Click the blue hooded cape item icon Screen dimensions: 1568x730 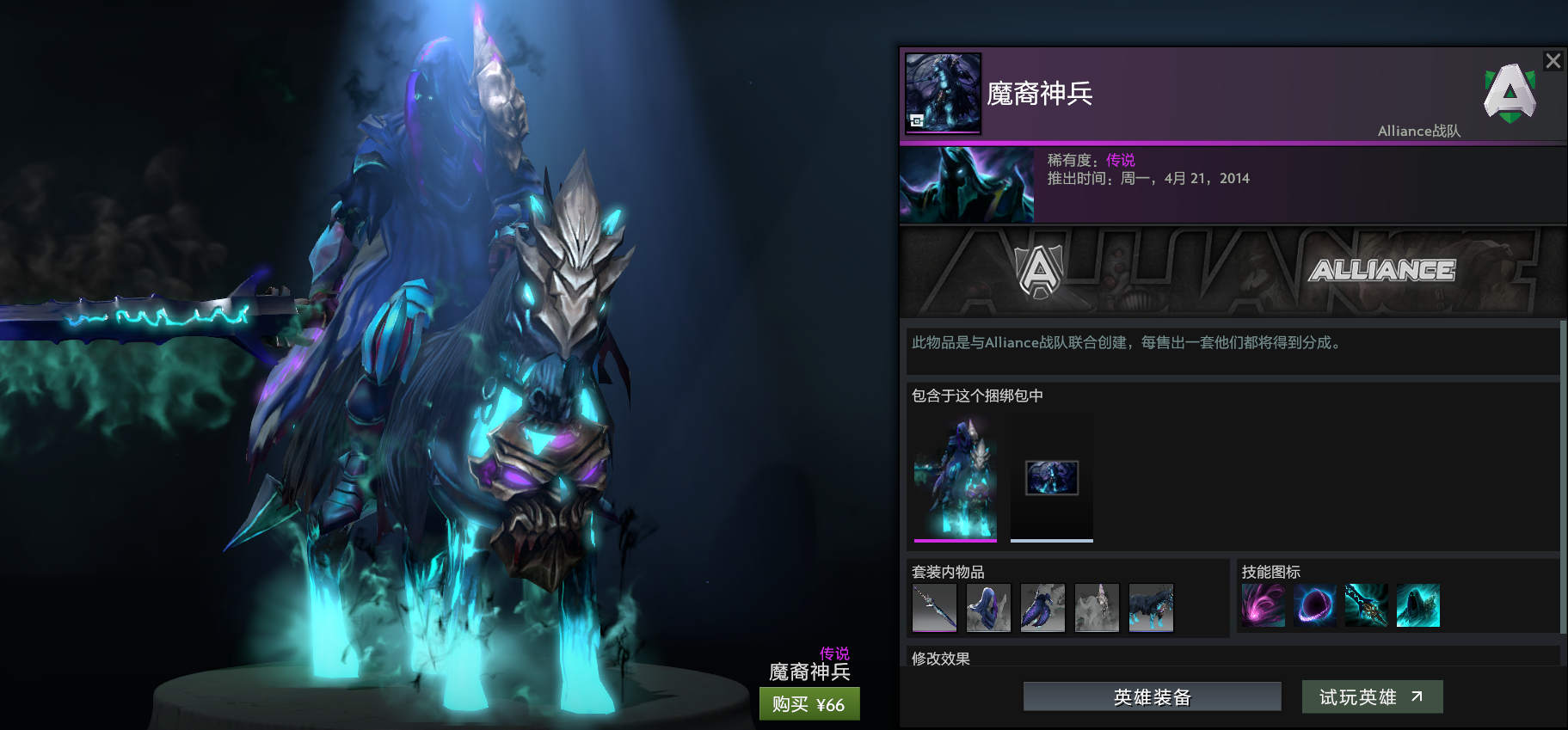(988, 608)
